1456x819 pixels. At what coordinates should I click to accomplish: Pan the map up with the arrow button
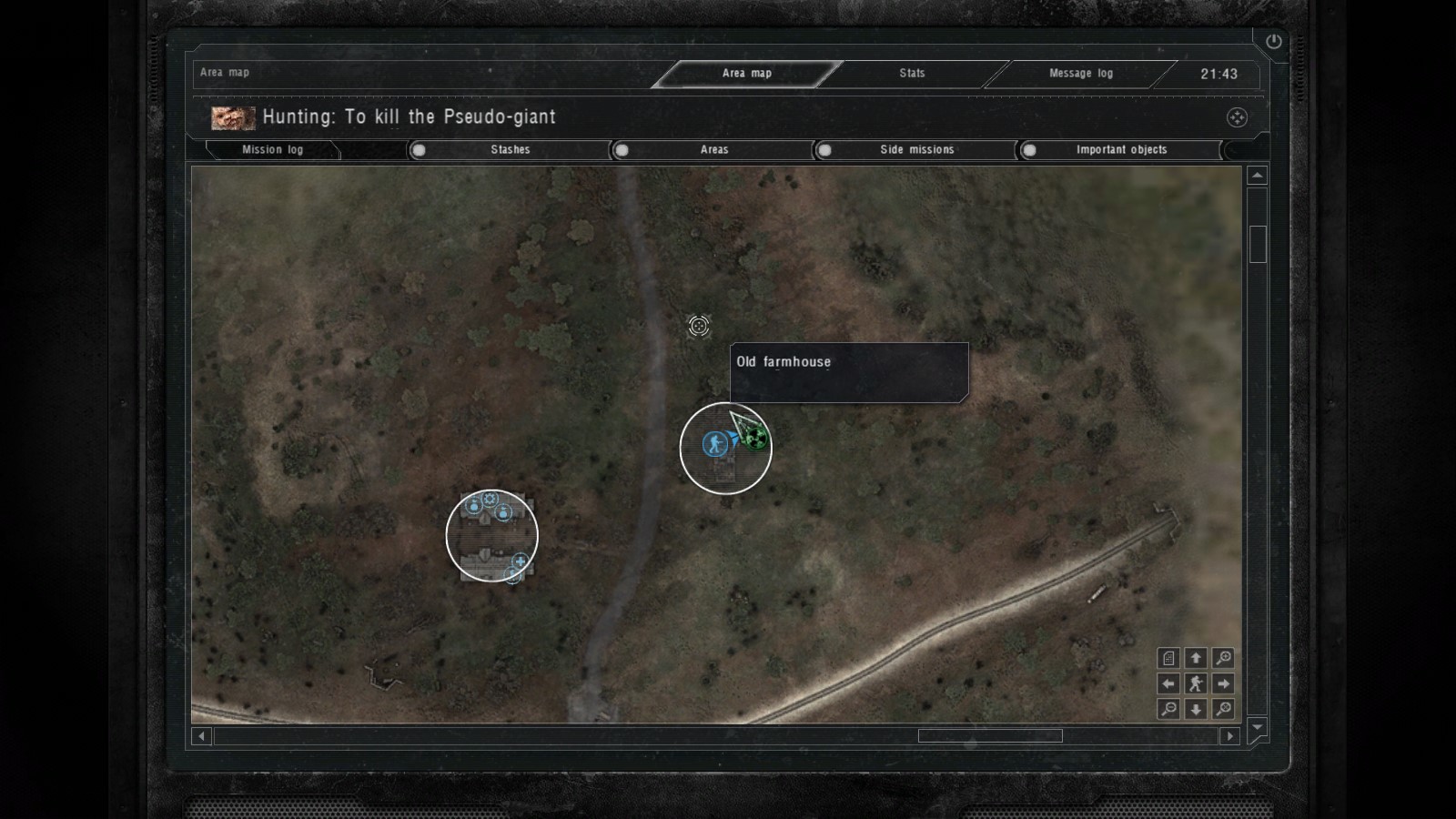click(1196, 658)
